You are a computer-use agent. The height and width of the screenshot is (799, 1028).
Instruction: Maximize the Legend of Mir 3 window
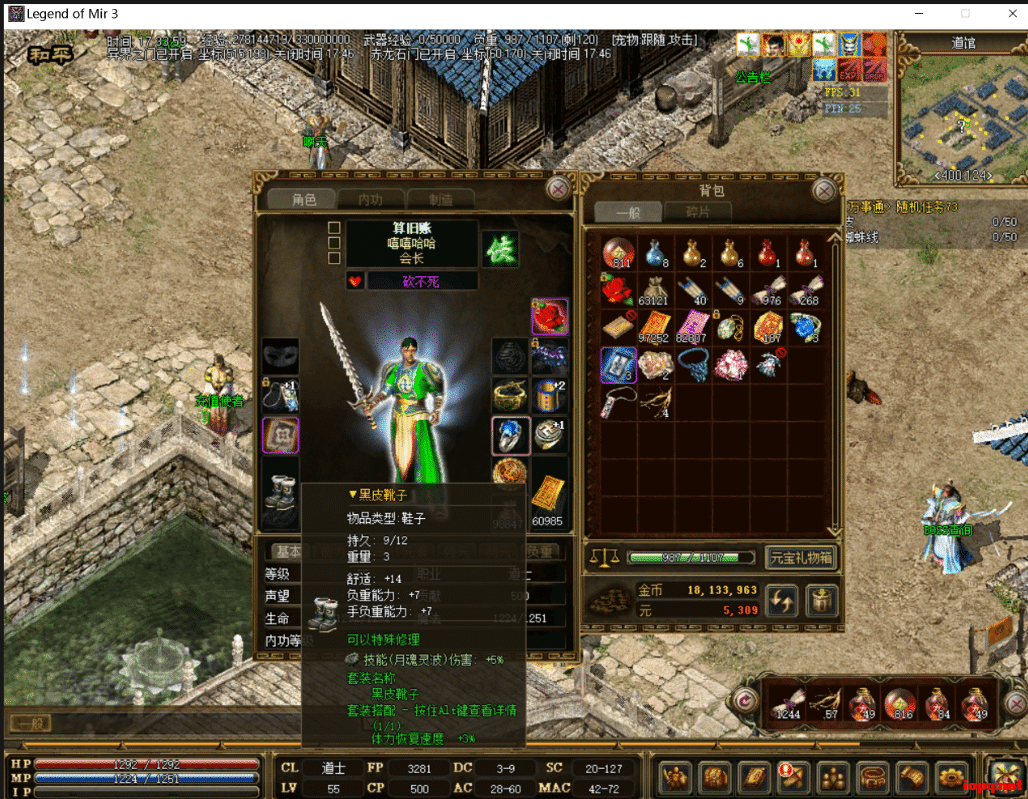965,14
